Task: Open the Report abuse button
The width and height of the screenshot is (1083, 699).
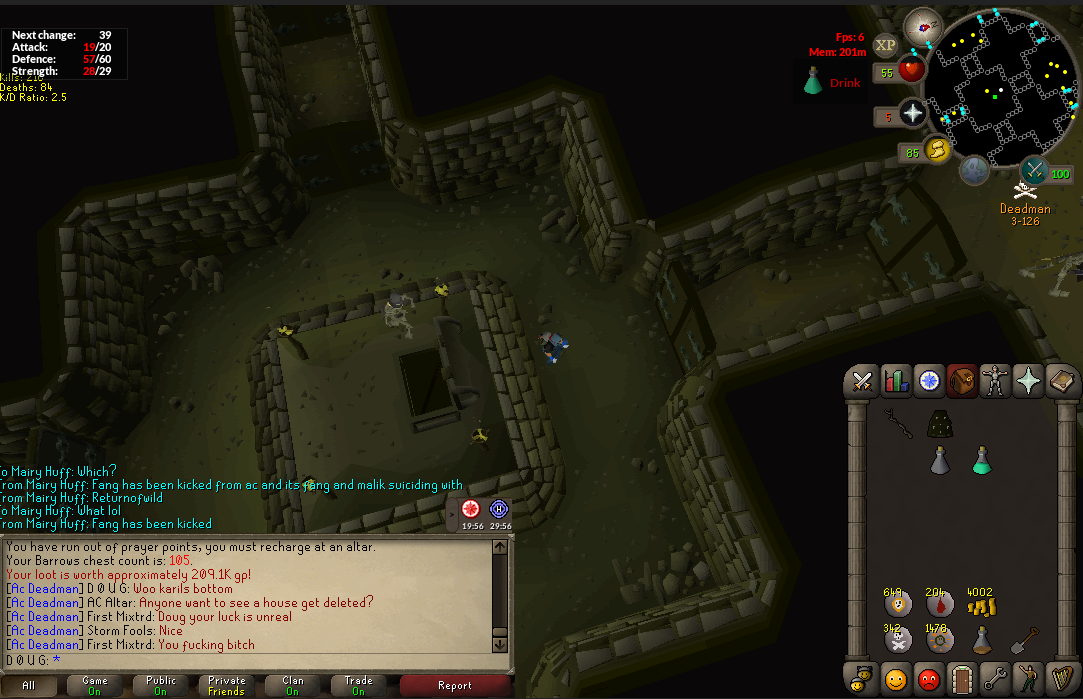Action: click(x=455, y=686)
